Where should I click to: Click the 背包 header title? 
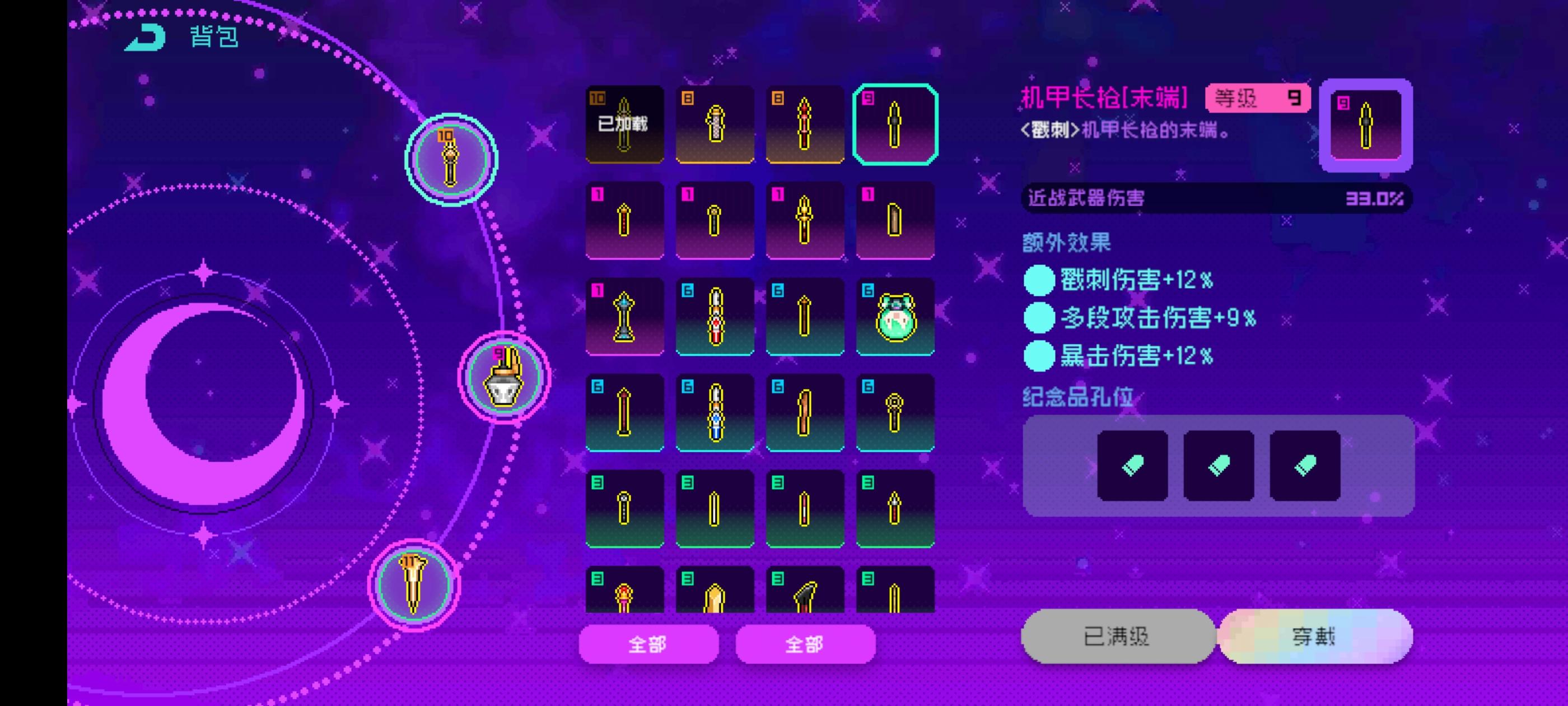pos(211,38)
